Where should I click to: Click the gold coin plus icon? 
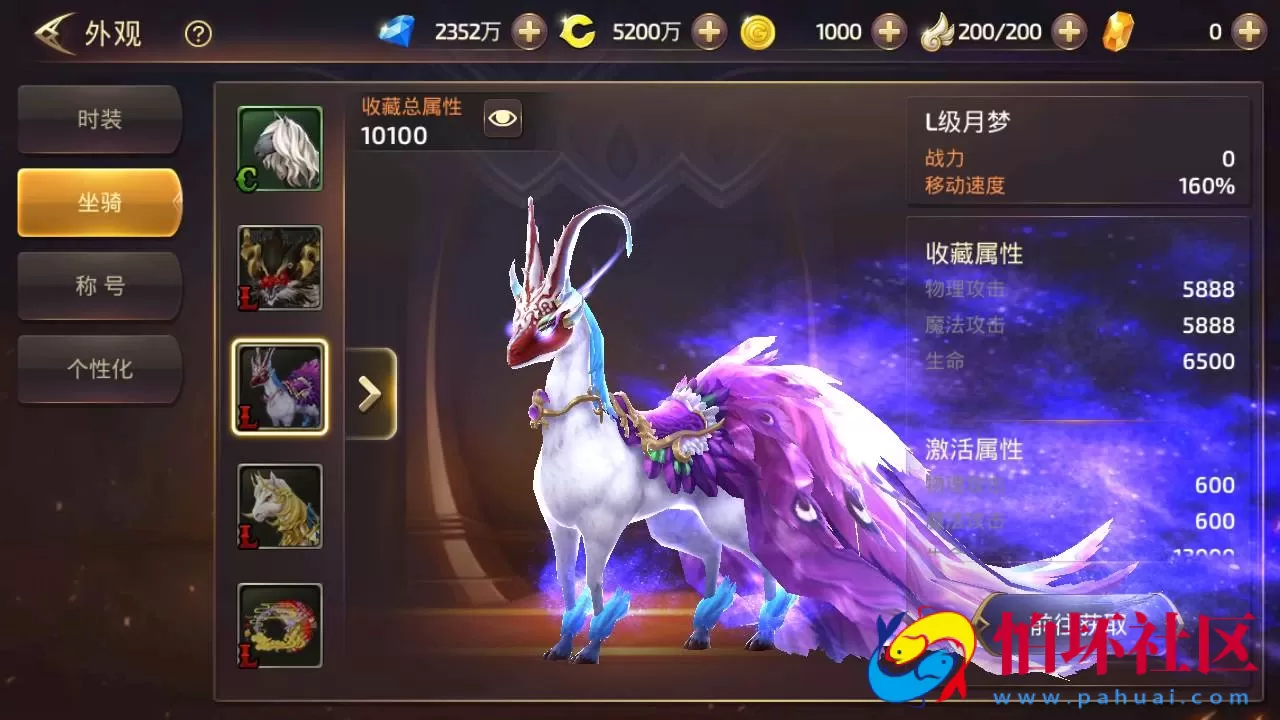pyautogui.click(x=707, y=31)
